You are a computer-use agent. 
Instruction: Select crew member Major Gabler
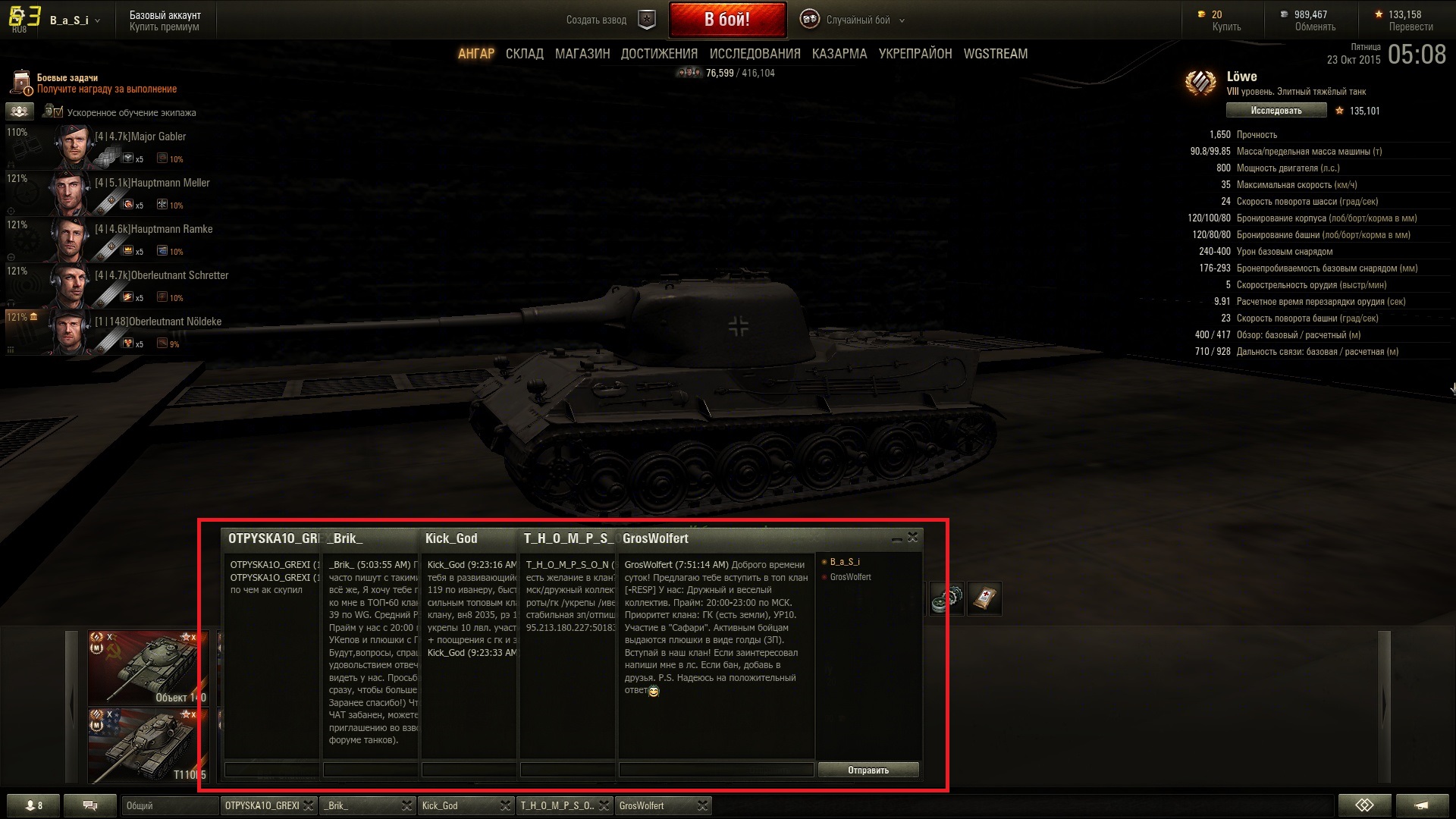[x=140, y=137]
